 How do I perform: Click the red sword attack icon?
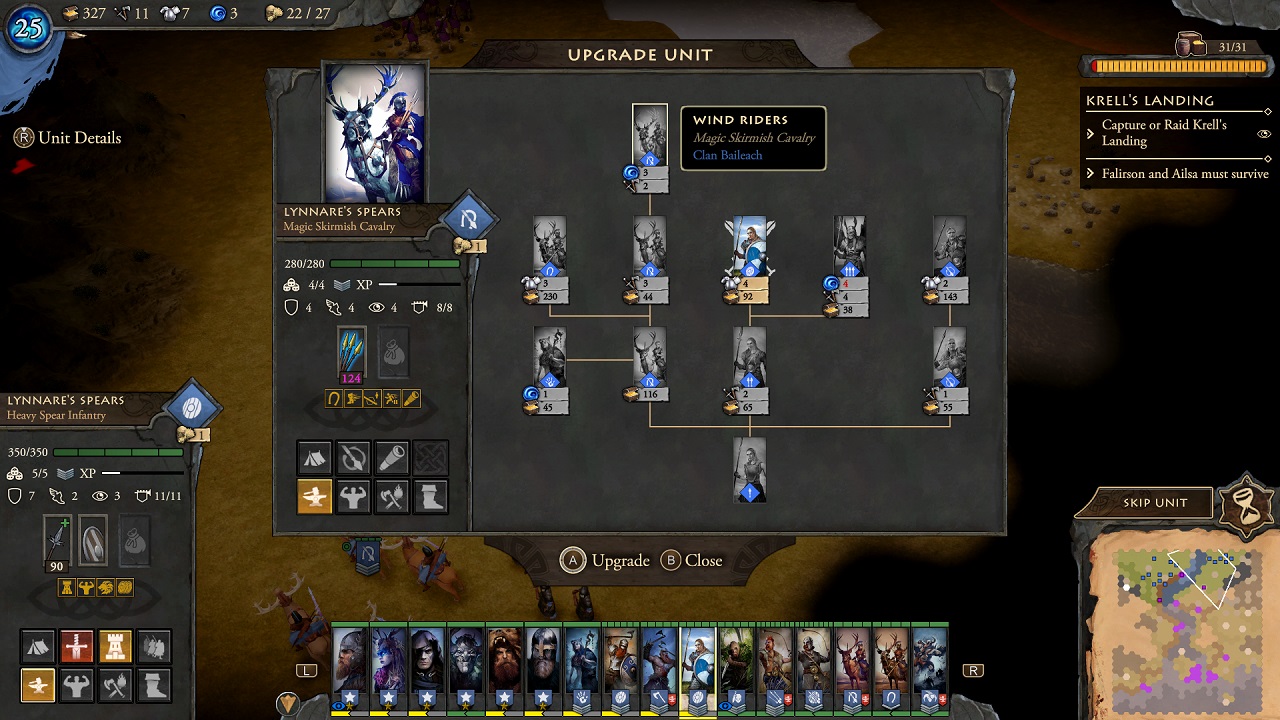pos(77,646)
